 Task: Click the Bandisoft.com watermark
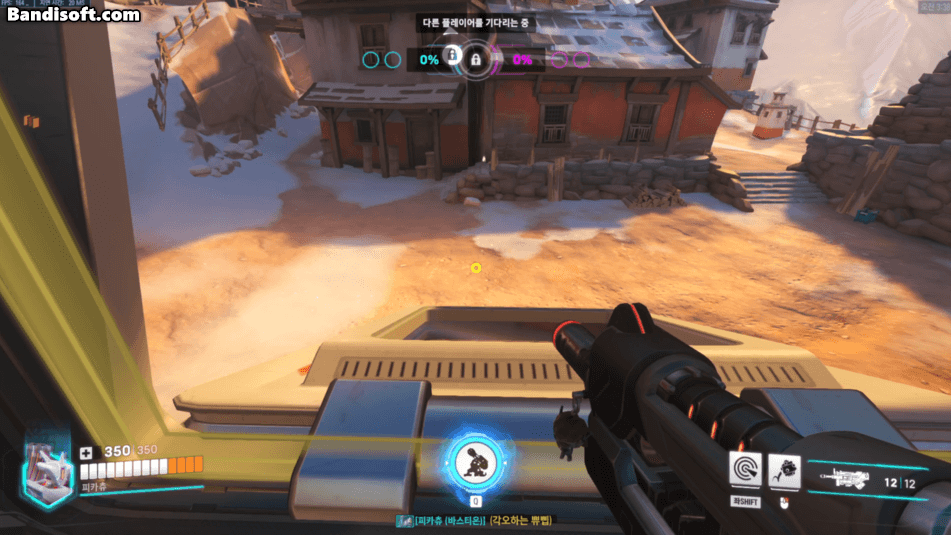[x=73, y=14]
